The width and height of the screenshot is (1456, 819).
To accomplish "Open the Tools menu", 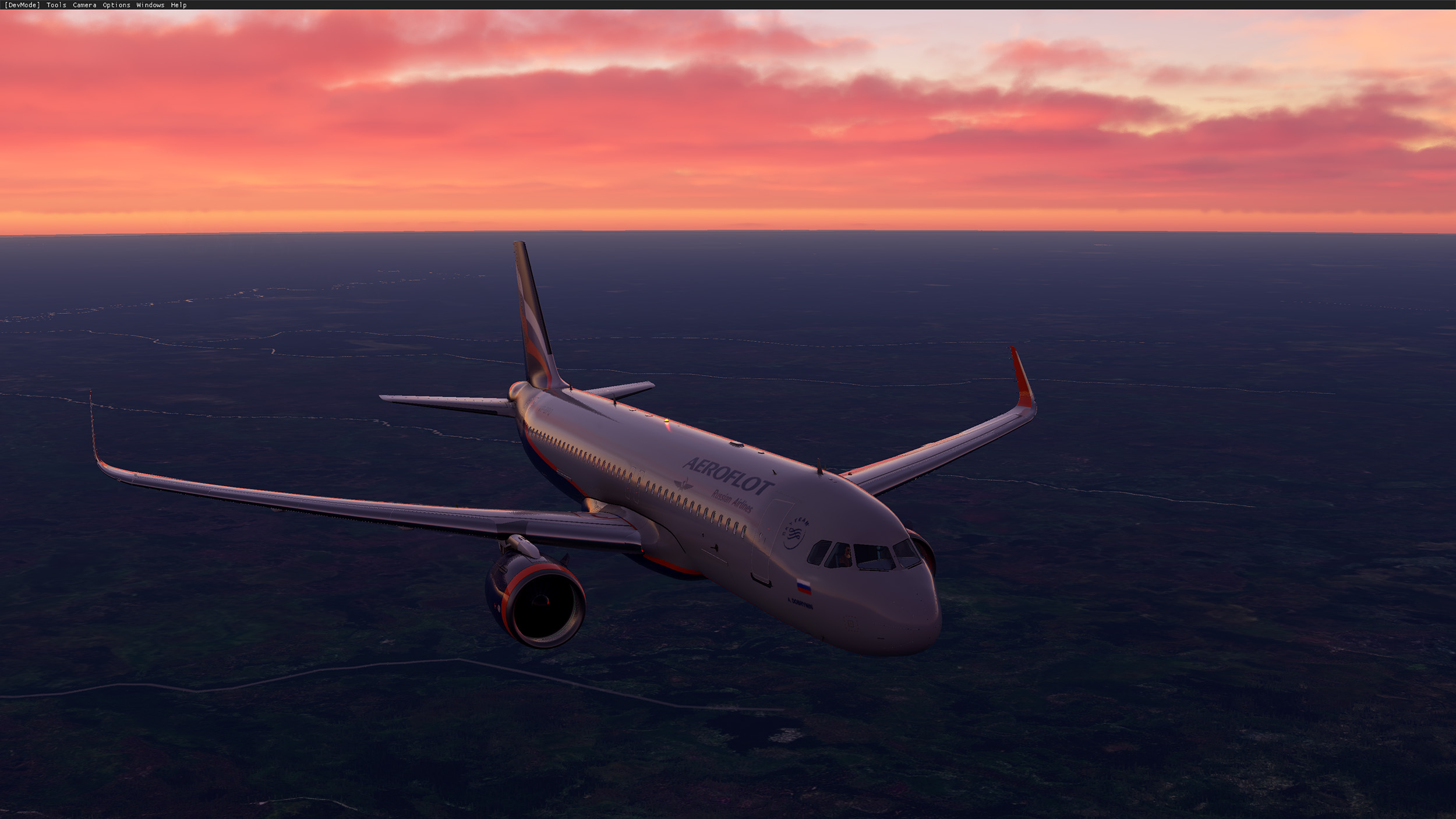I will [56, 5].
